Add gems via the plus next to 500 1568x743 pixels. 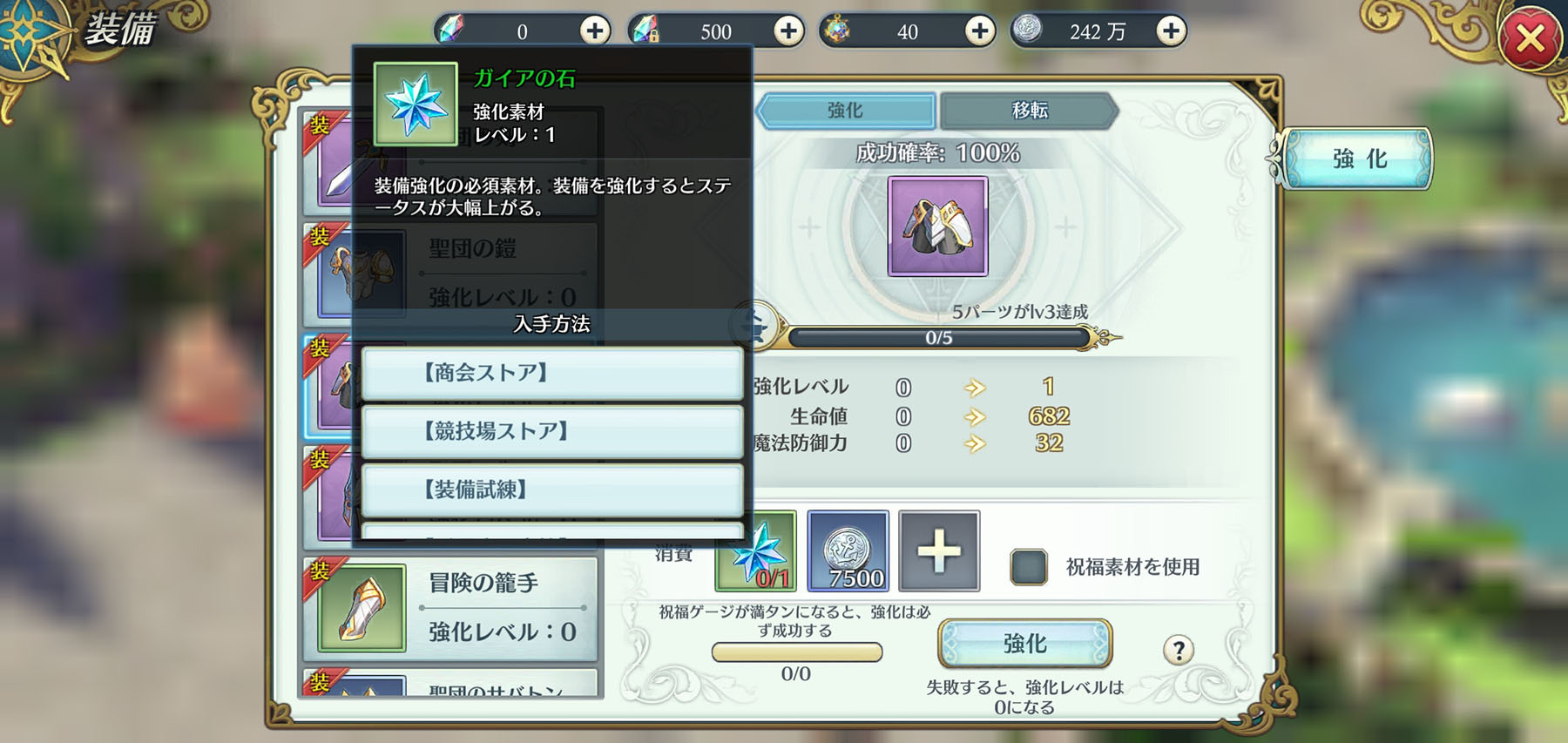pos(789,30)
